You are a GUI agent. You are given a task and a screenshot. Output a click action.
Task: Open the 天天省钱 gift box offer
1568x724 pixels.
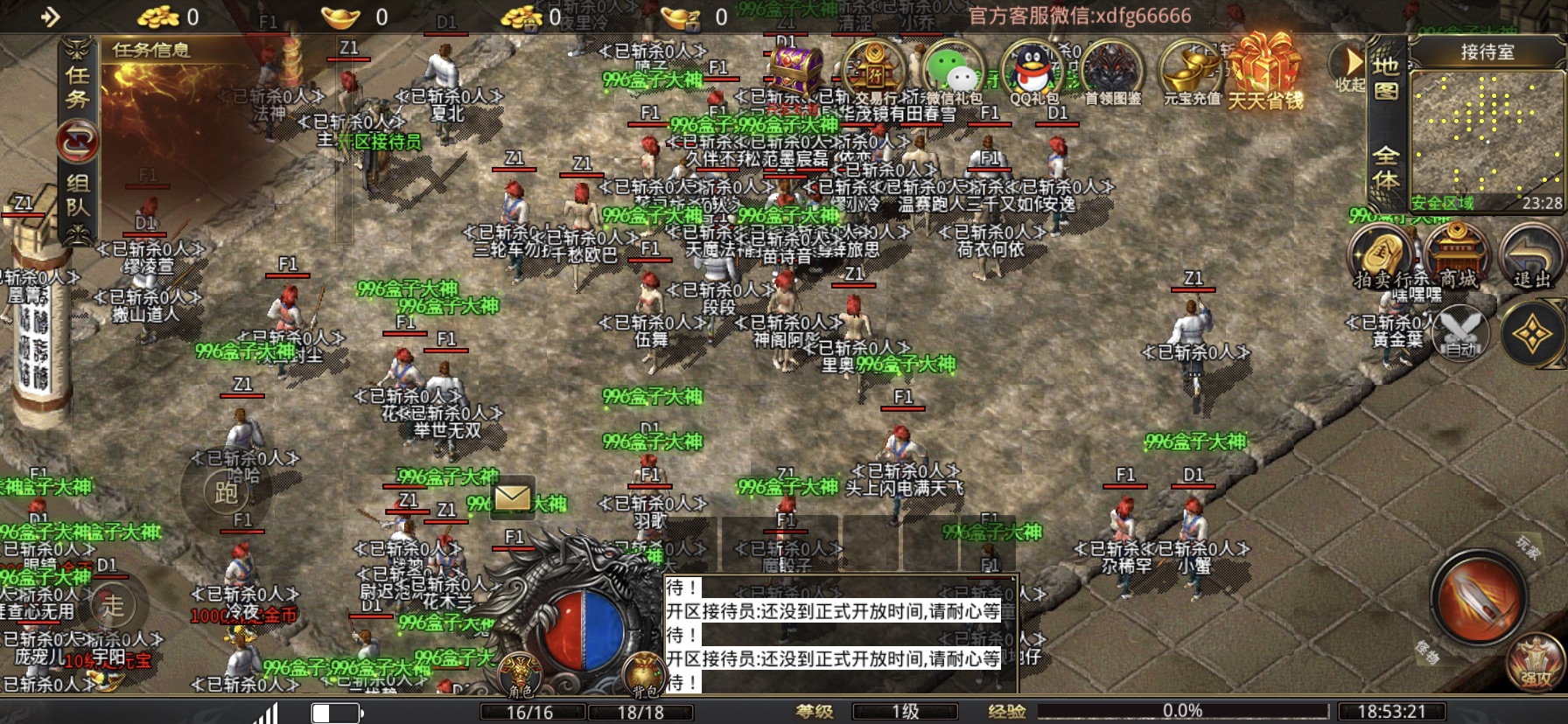pyautogui.click(x=1265, y=70)
